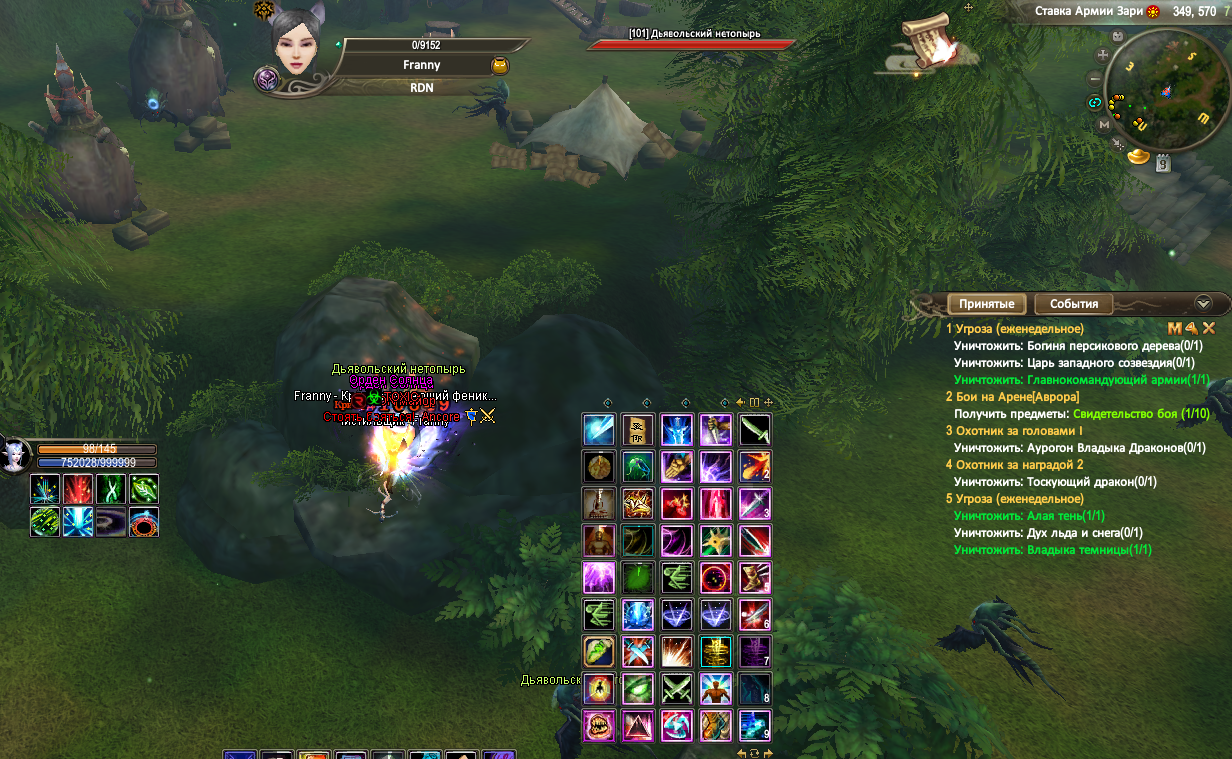Open the calendar icon below the minimap
The height and width of the screenshot is (759, 1232).
point(1163,164)
